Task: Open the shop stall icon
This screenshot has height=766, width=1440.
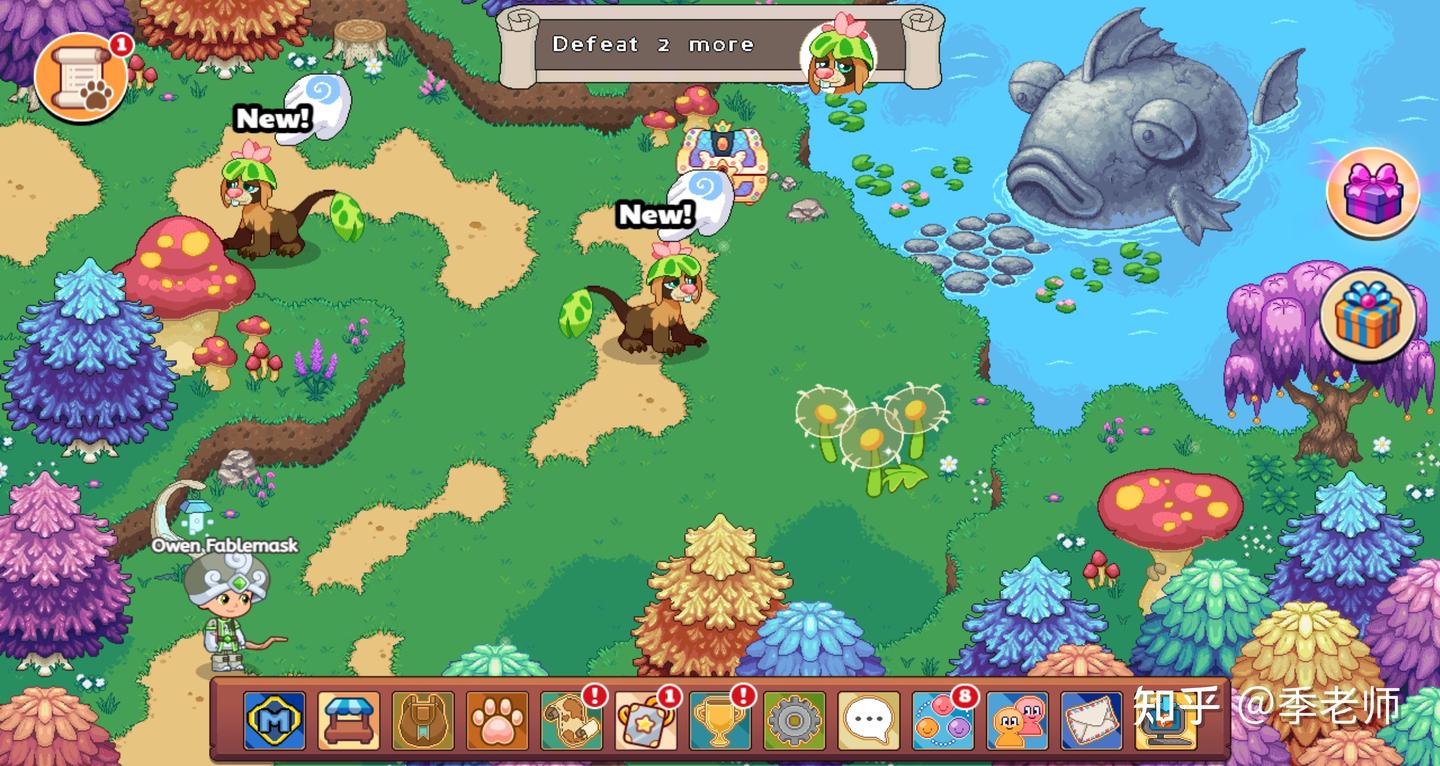Action: coord(349,720)
